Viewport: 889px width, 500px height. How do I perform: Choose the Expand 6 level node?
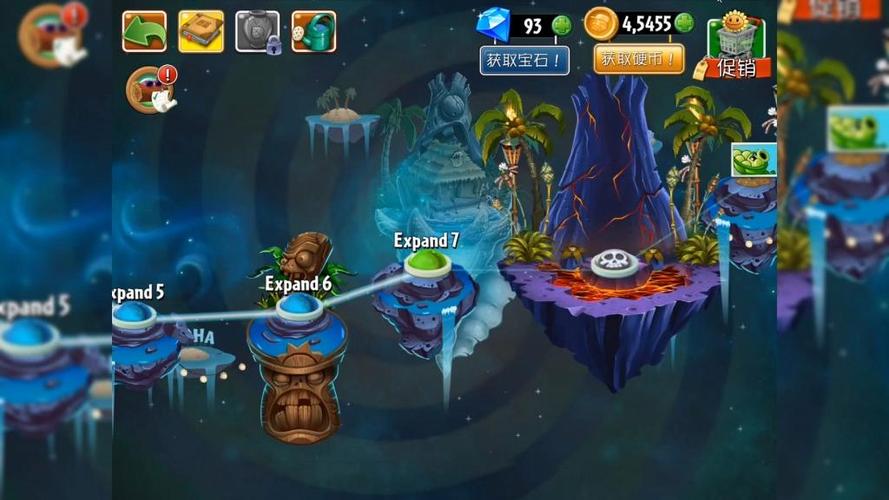[x=299, y=306]
